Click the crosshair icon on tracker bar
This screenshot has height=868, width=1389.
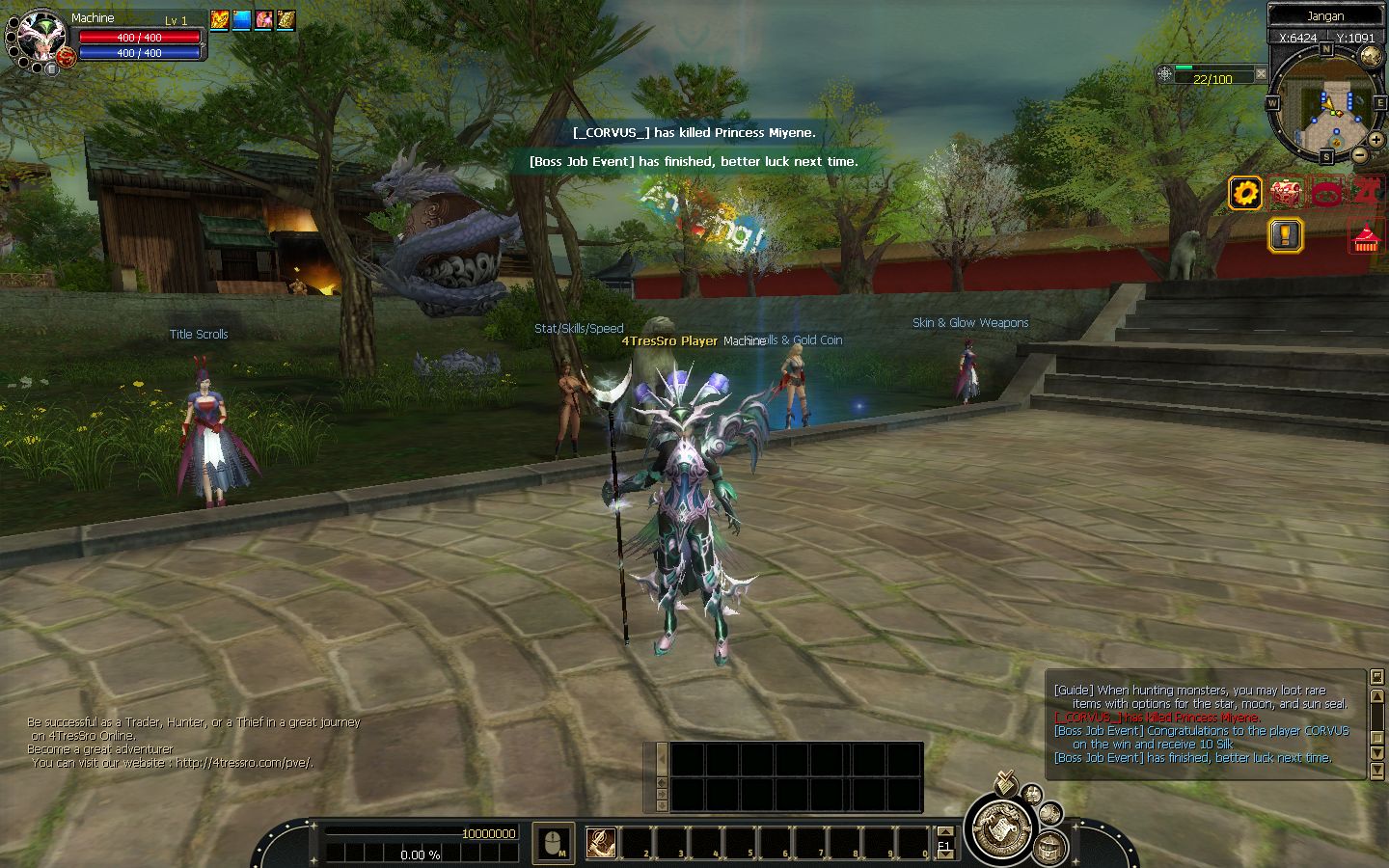click(x=1165, y=73)
